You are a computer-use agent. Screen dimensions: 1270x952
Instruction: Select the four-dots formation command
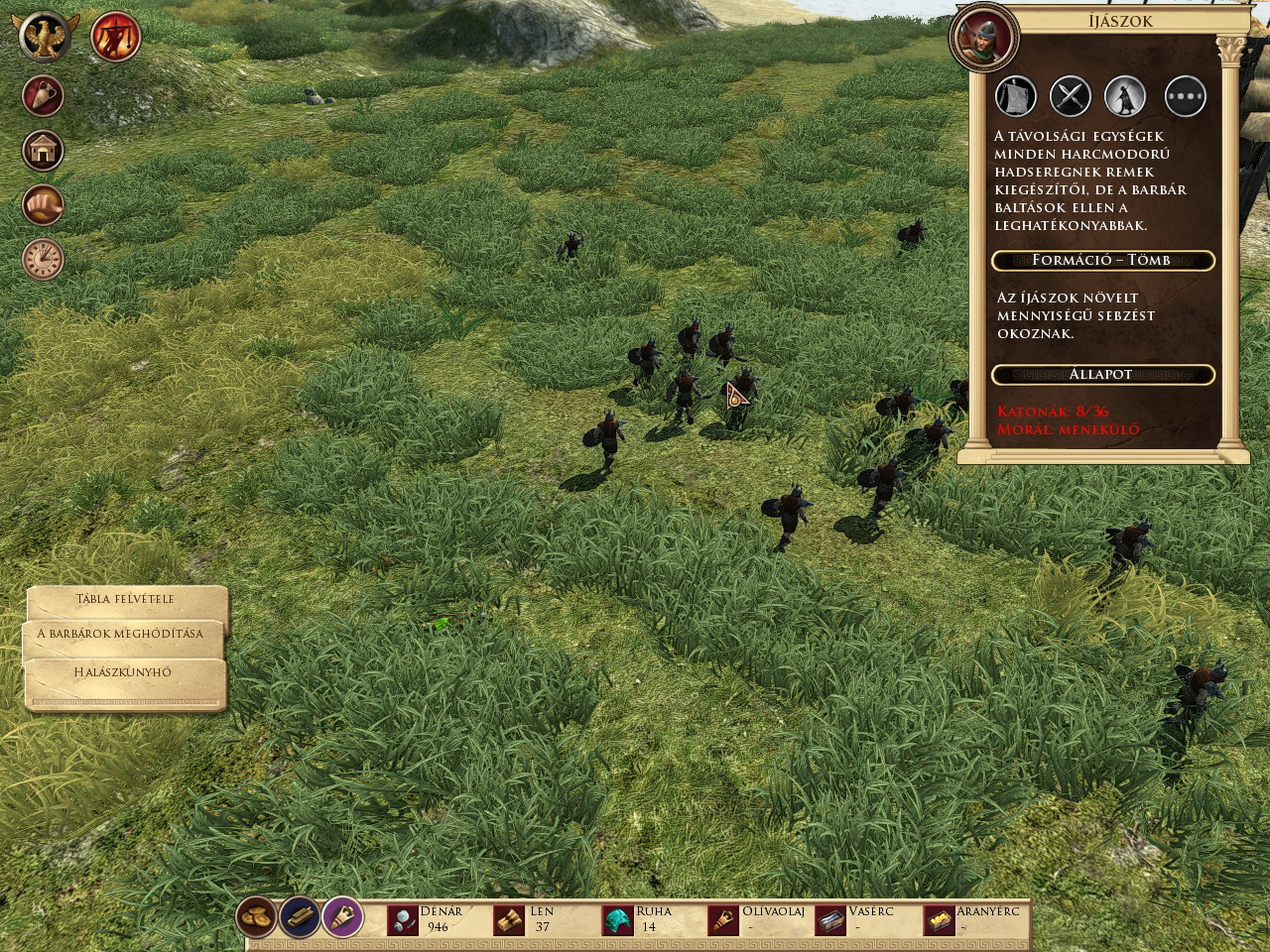click(1185, 96)
